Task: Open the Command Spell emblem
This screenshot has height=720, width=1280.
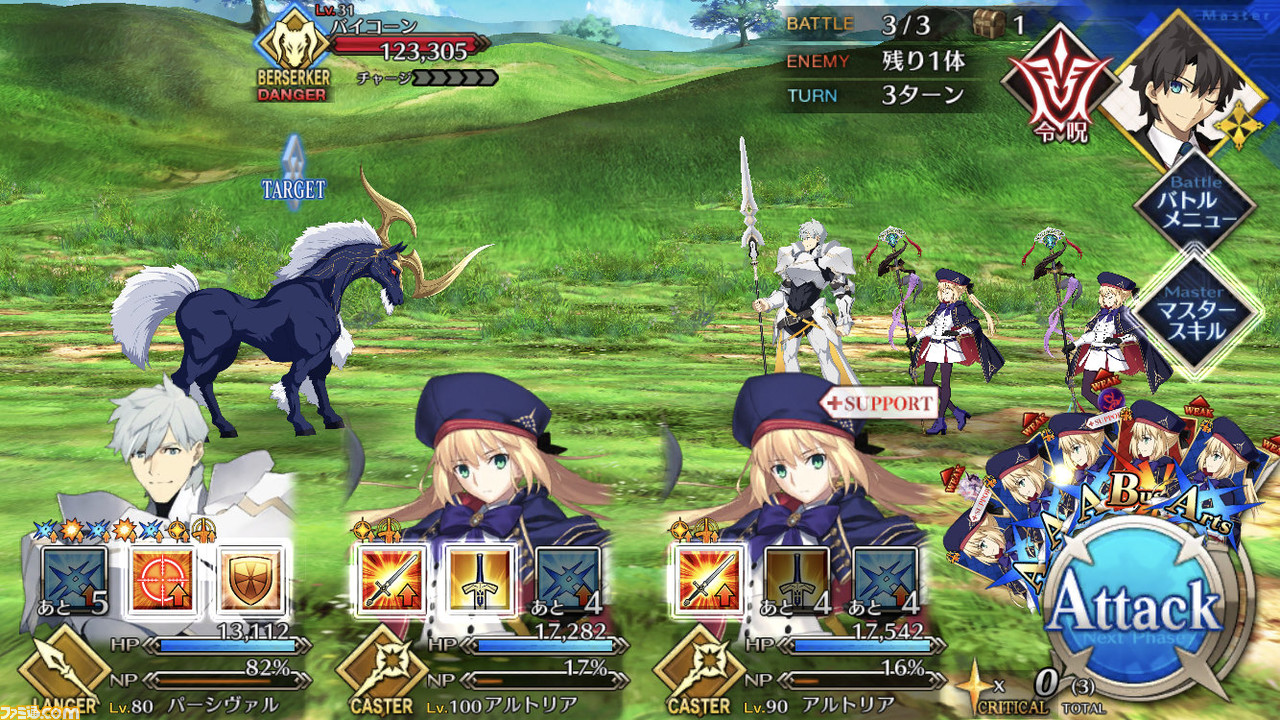Action: pyautogui.click(x=1058, y=92)
